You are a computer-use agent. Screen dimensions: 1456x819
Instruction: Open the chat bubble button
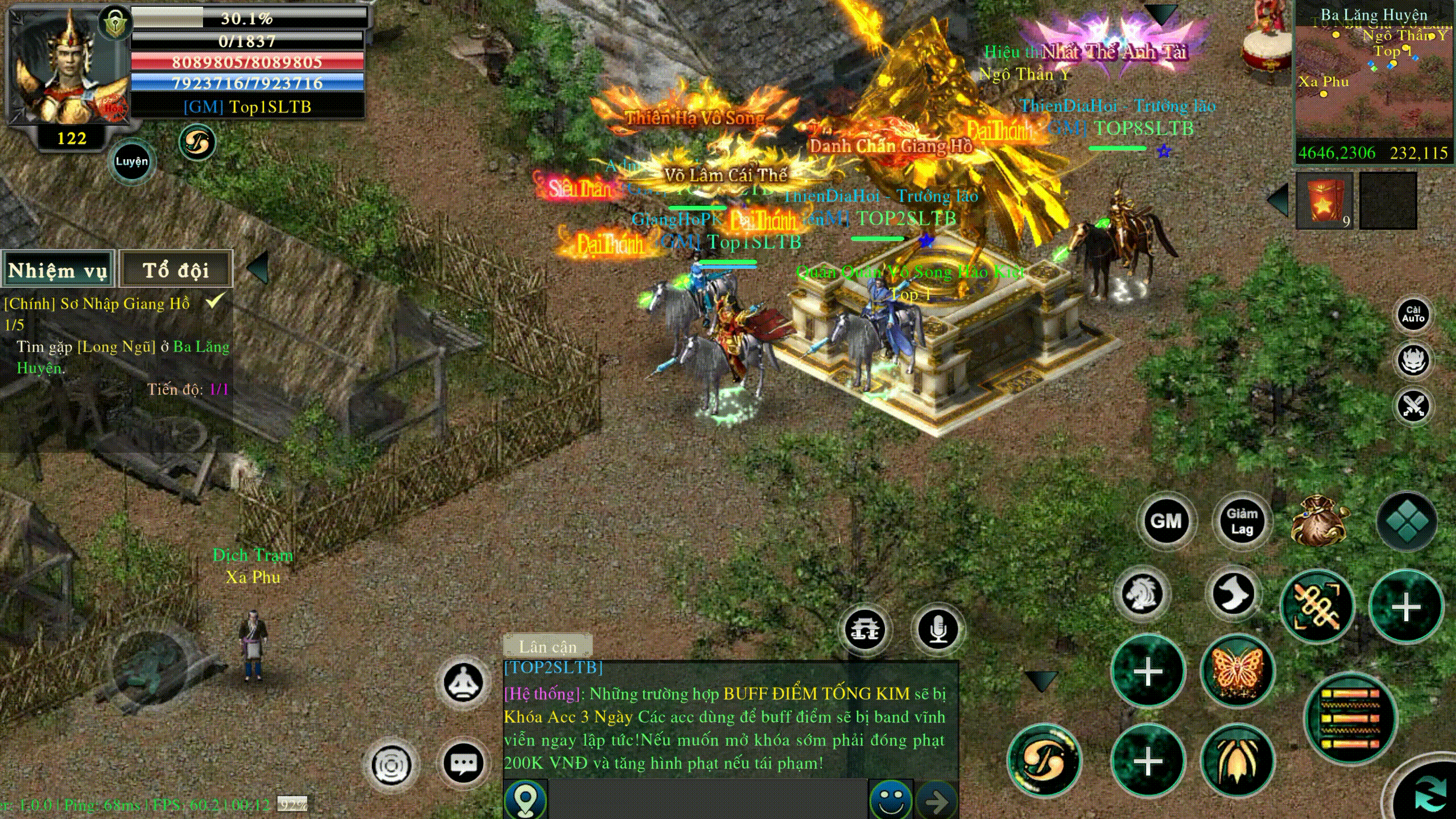[464, 763]
